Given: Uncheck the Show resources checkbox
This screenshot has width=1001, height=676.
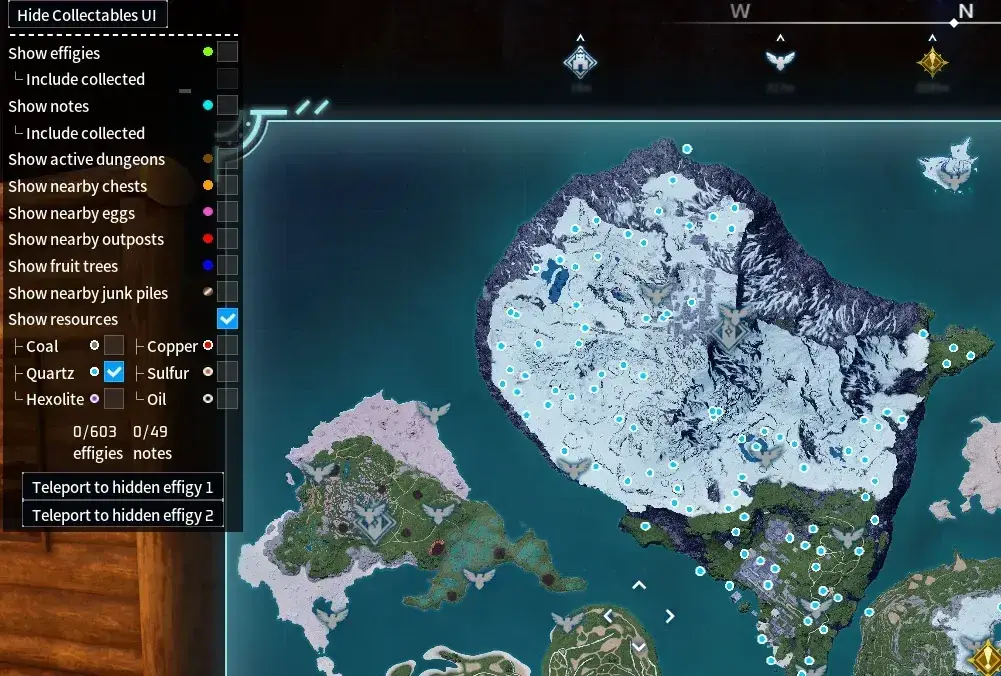Looking at the screenshot, I should tap(228, 319).
